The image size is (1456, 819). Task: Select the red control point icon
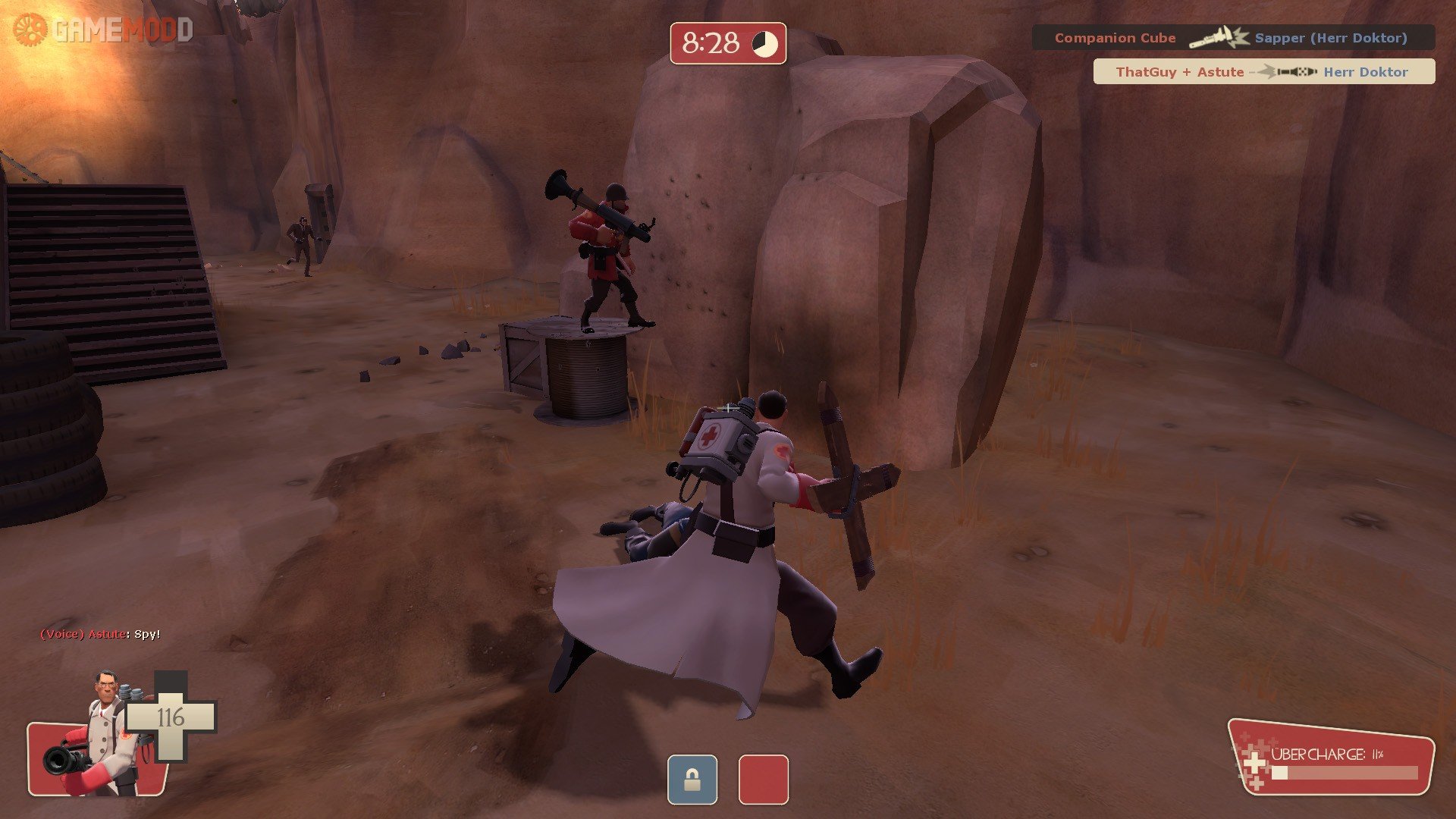(763, 780)
